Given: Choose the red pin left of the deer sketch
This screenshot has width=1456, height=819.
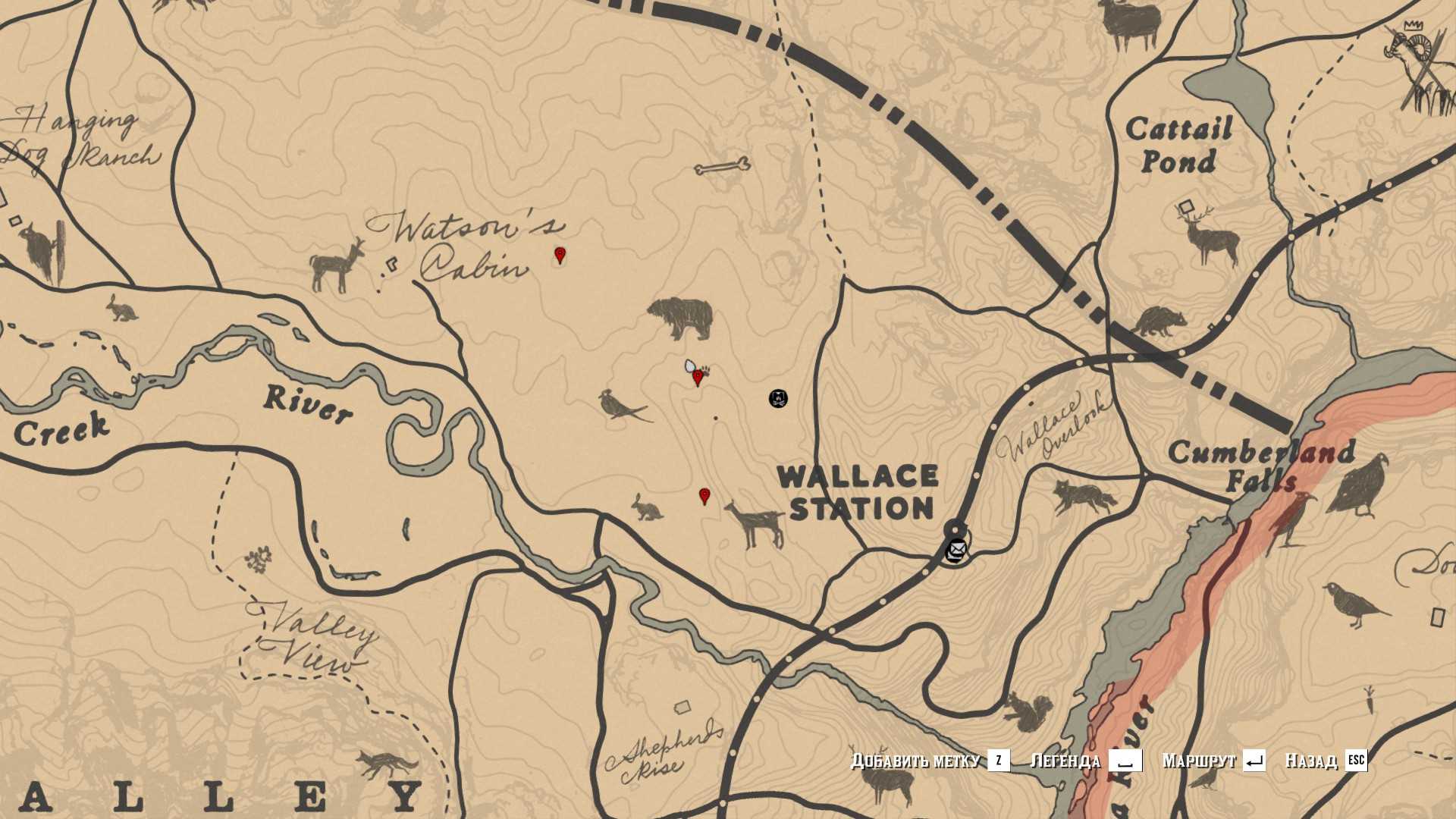Looking at the screenshot, I should pyautogui.click(x=704, y=496).
